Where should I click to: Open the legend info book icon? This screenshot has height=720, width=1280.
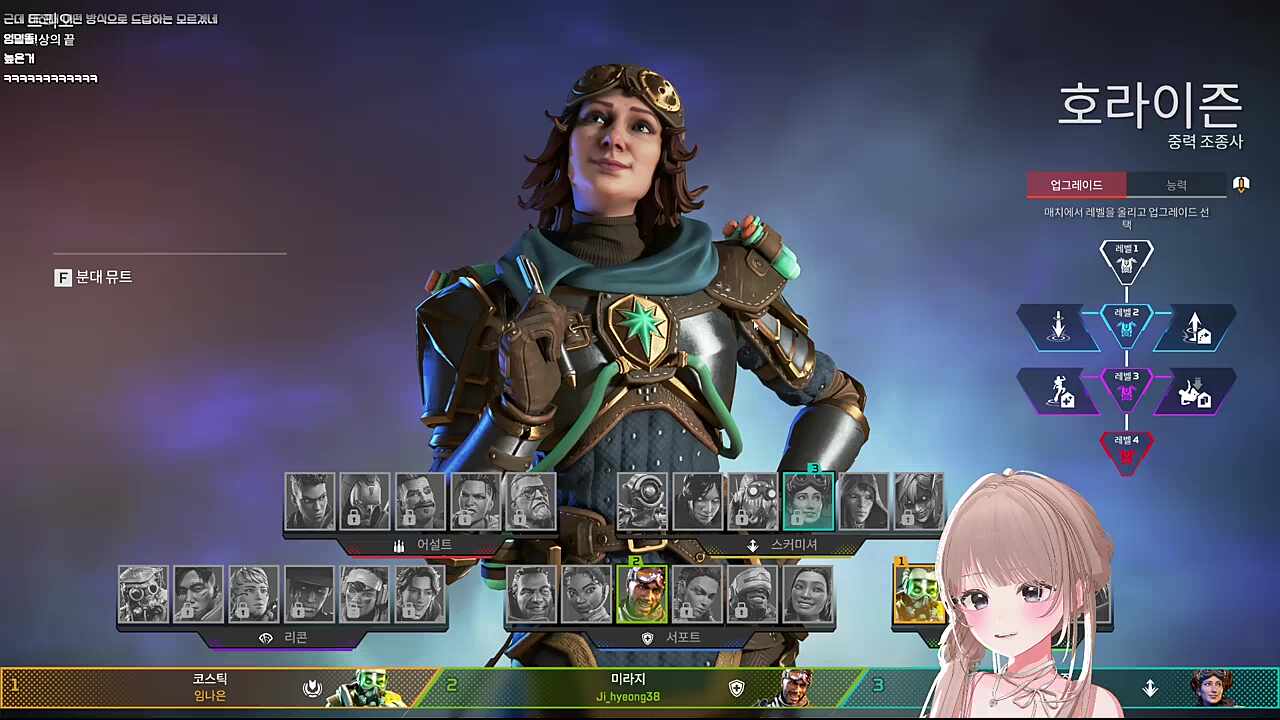coord(1241,185)
